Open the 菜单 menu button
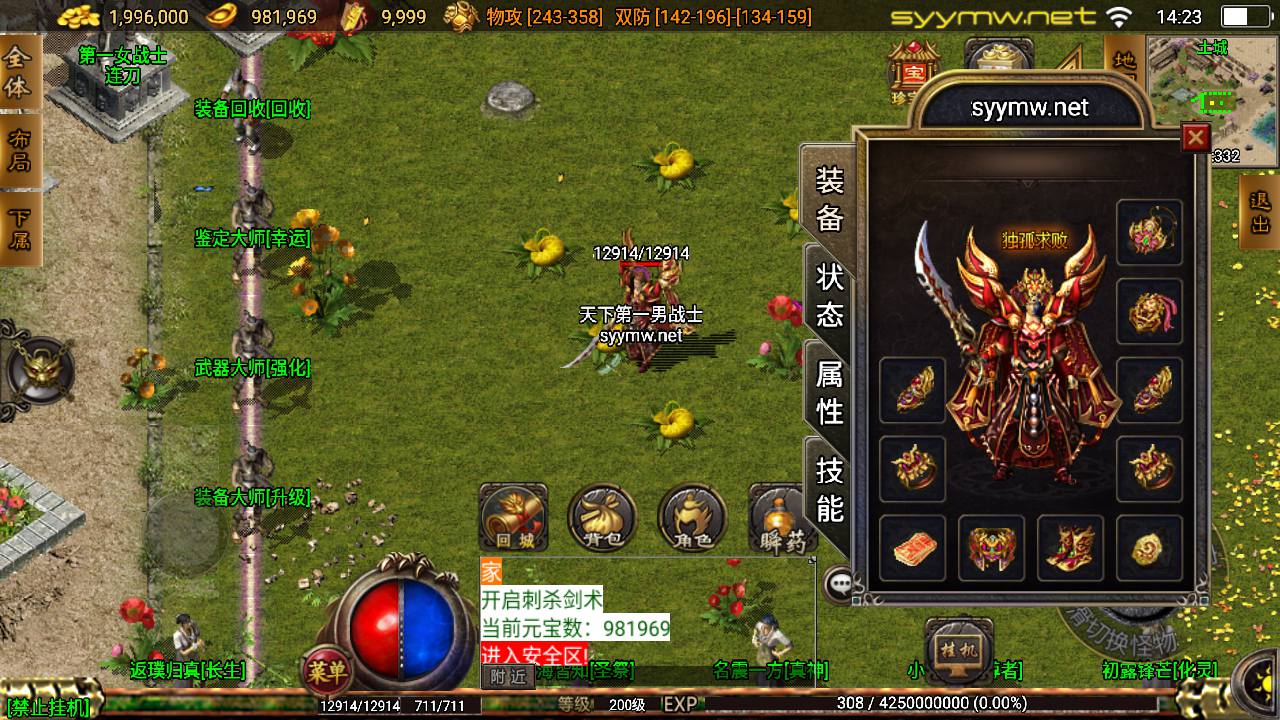Screen dimensions: 1280x720 point(326,671)
